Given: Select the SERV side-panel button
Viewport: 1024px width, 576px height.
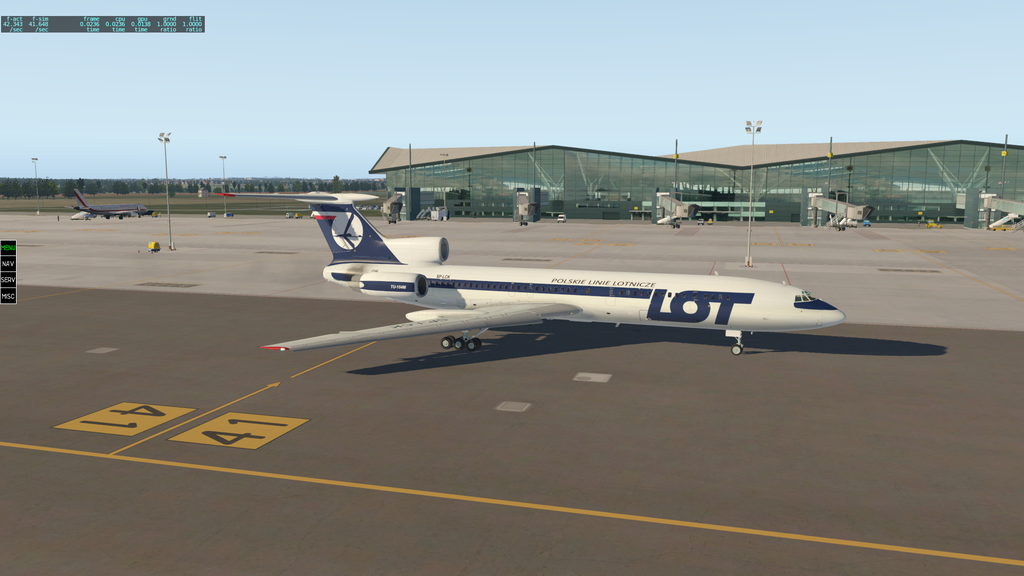Looking at the screenshot, I should [8, 280].
